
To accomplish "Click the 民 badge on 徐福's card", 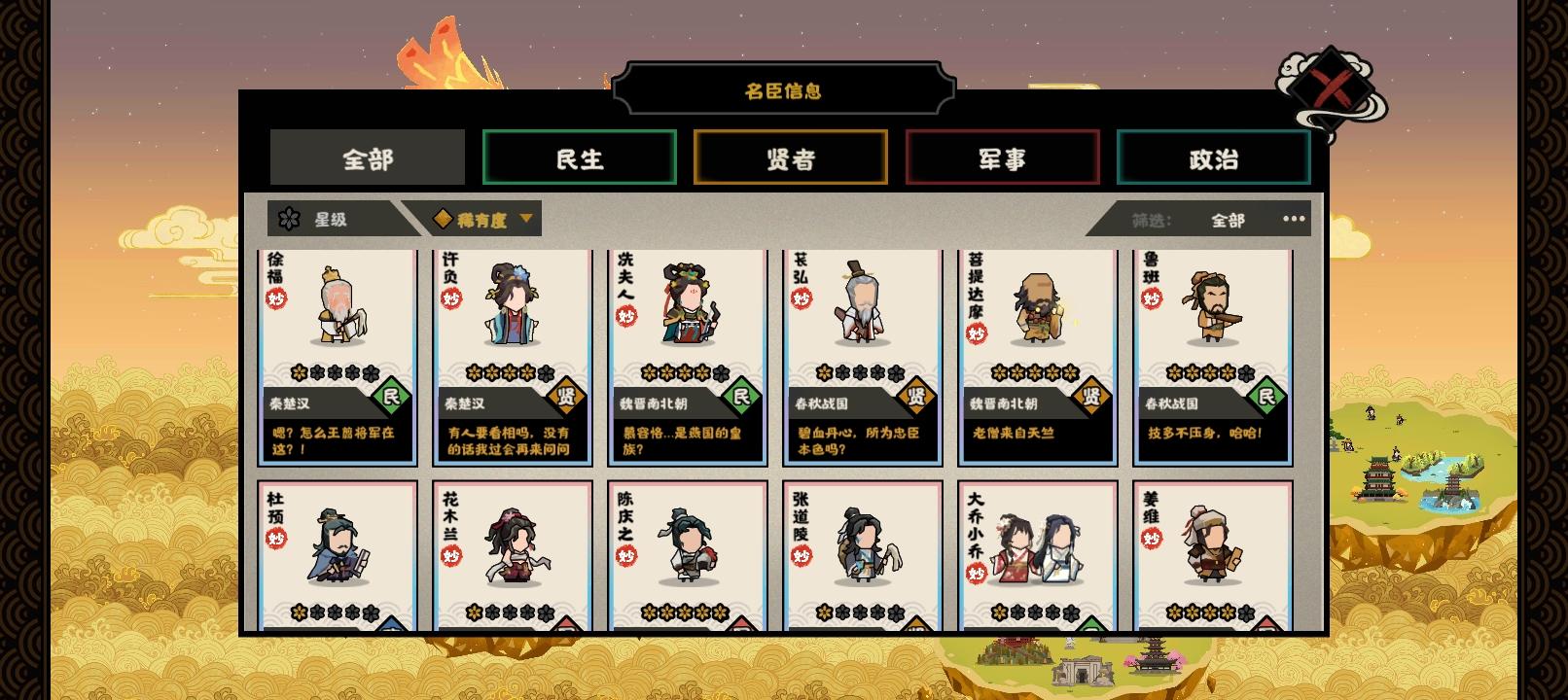I will click(x=391, y=395).
